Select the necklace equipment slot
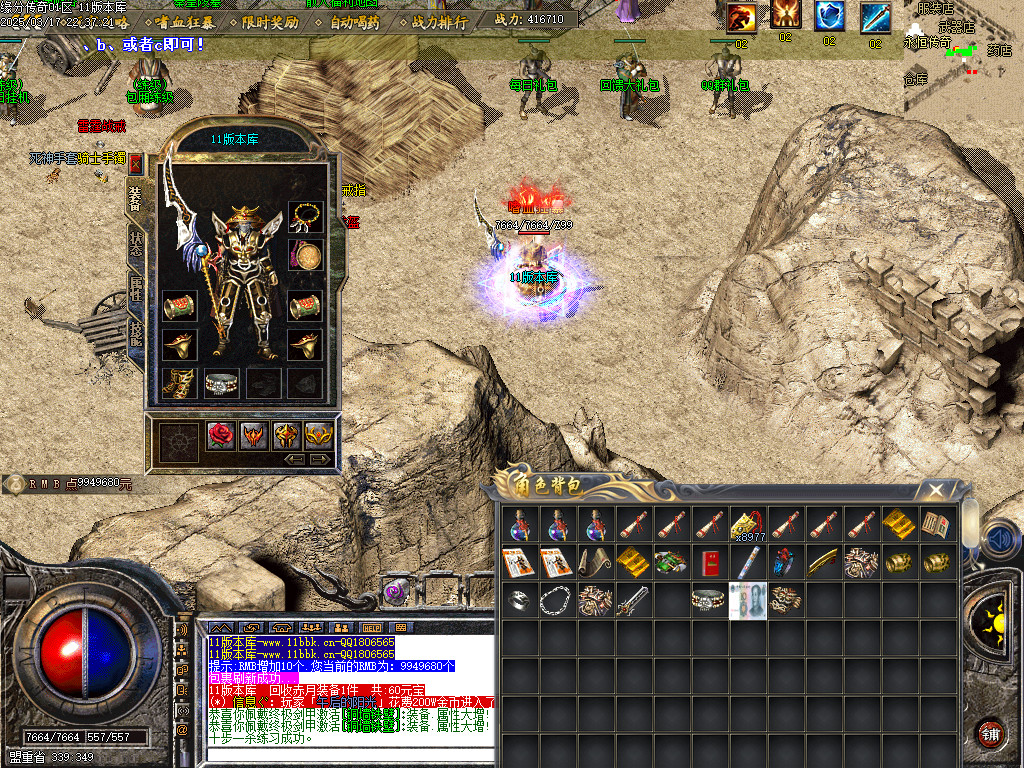The width and height of the screenshot is (1024, 768). click(x=305, y=215)
